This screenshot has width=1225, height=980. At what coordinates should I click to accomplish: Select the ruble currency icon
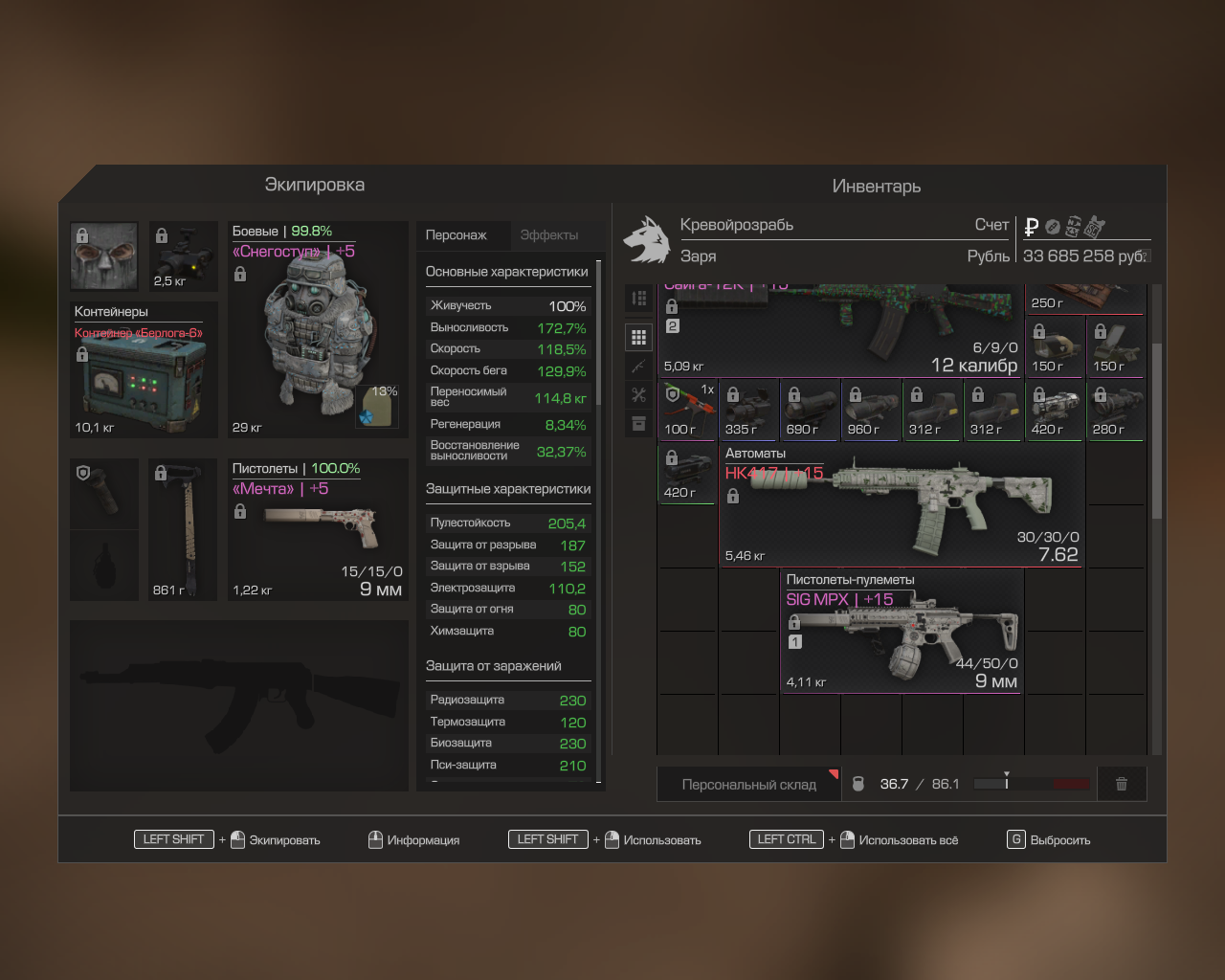[x=1032, y=227]
